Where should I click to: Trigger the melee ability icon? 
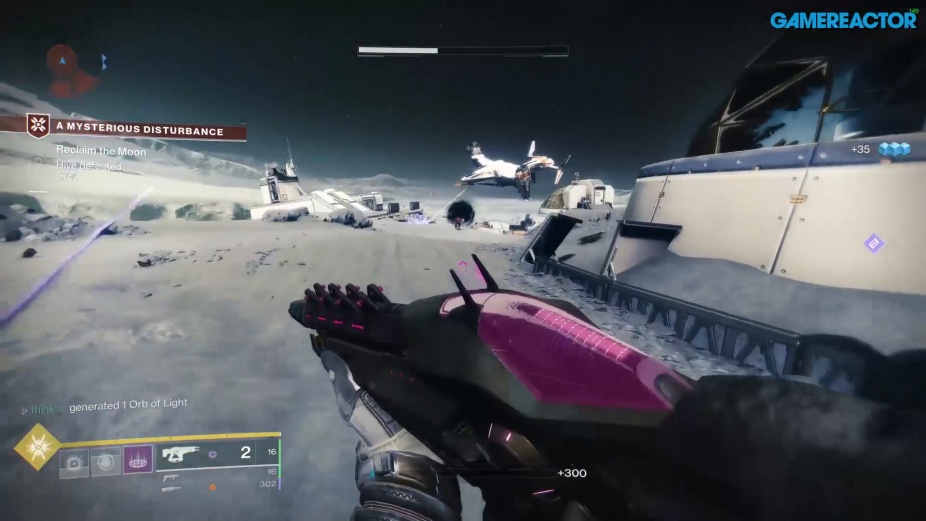[105, 460]
